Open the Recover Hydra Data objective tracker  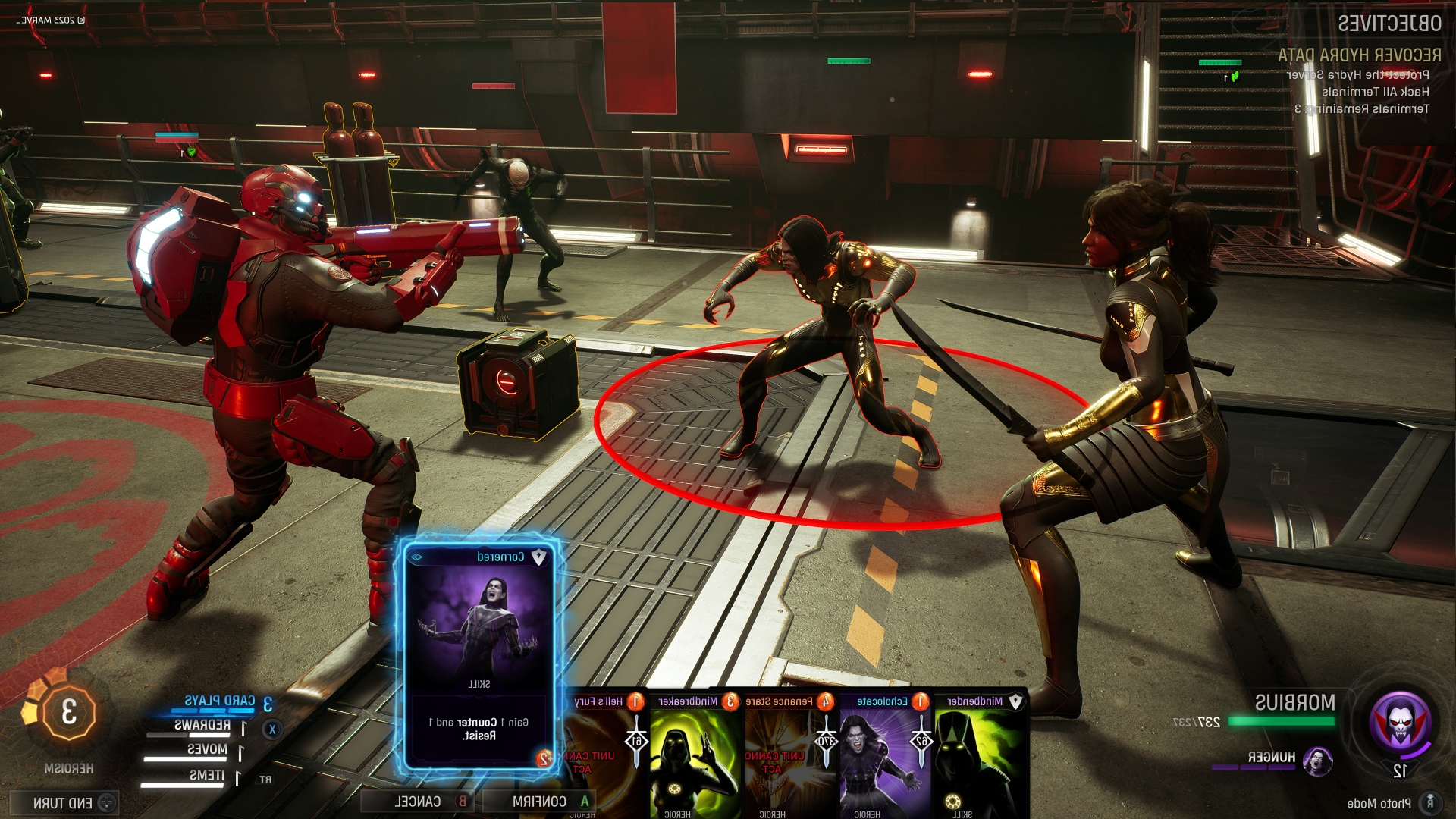(1359, 55)
